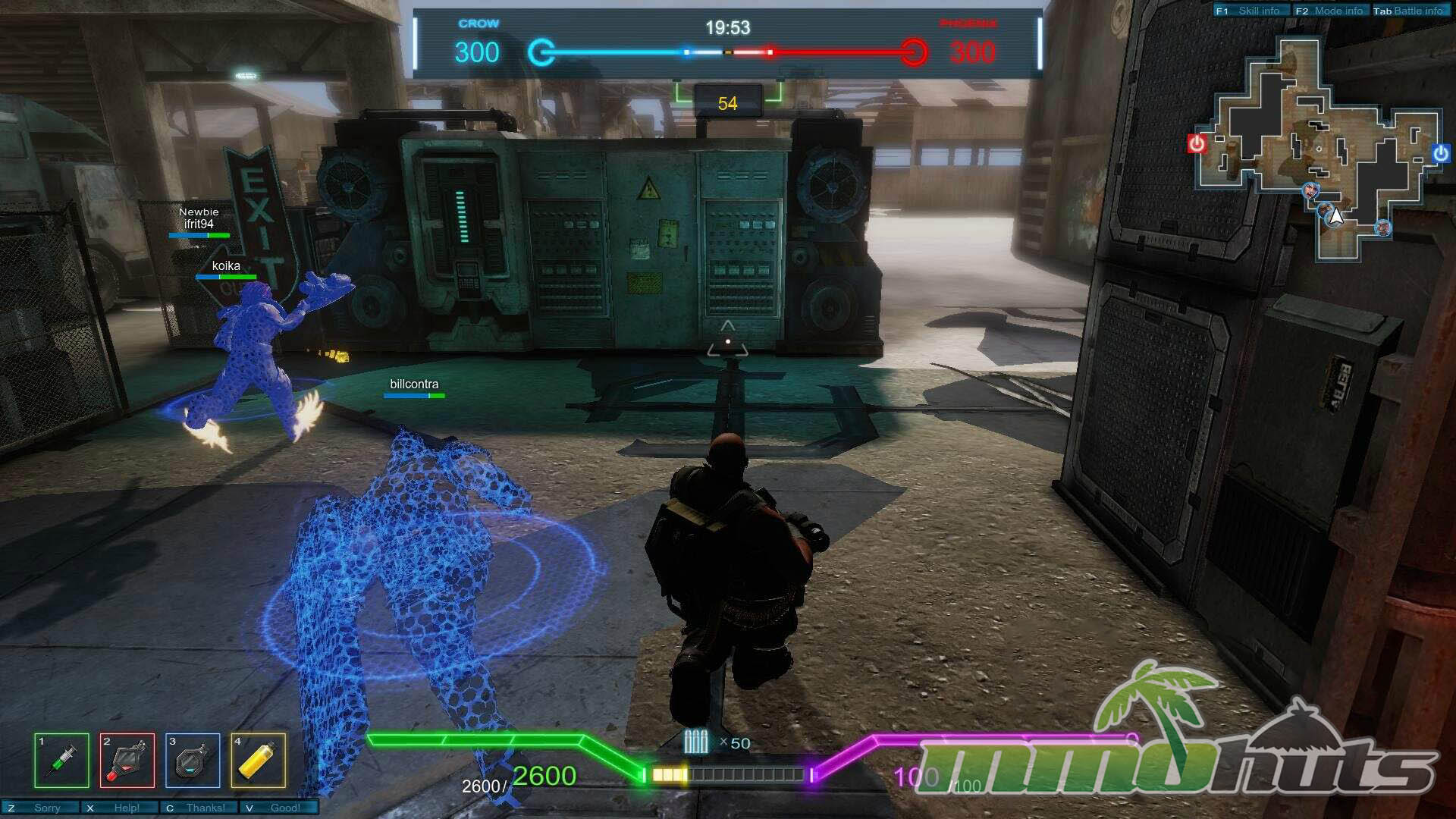Click the blue power base marker on minimap
1456x819 pixels.
click(x=1441, y=154)
